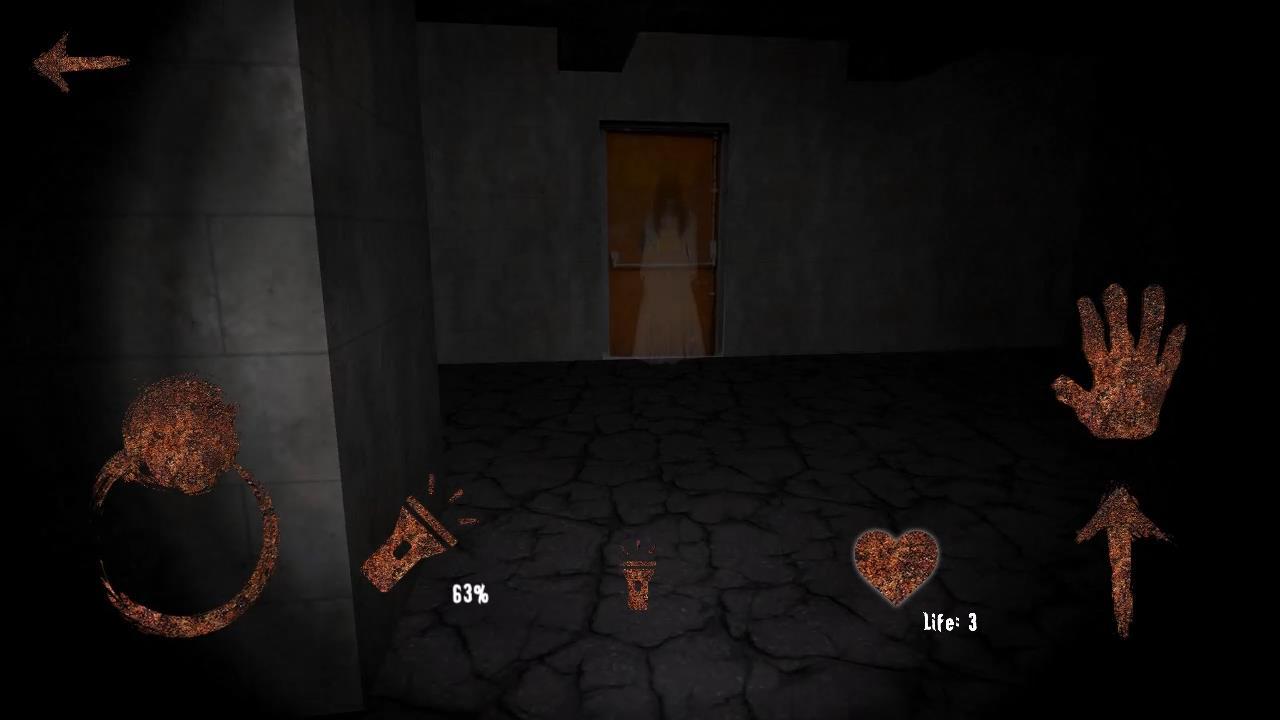1280x720 pixels.
Task: Click the small flashlight pickup icon
Action: tap(639, 585)
